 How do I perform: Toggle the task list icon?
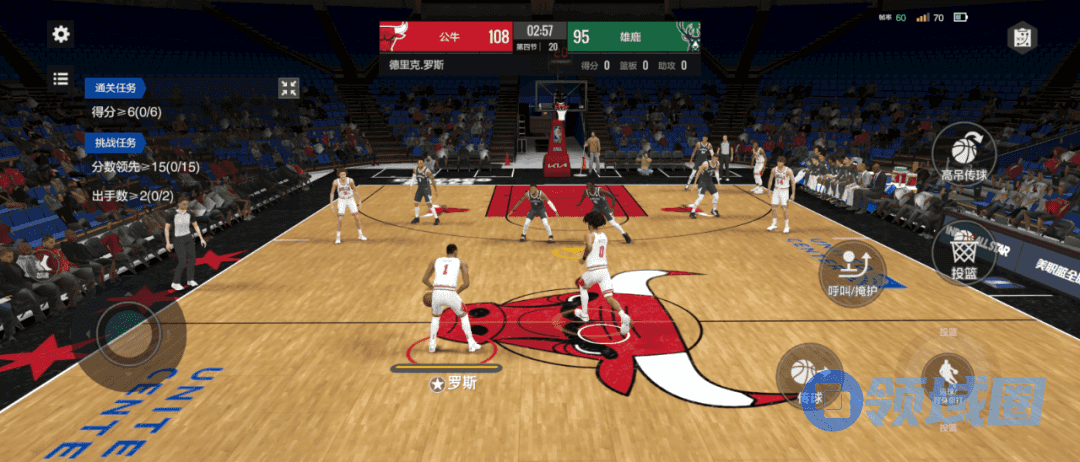[61, 78]
